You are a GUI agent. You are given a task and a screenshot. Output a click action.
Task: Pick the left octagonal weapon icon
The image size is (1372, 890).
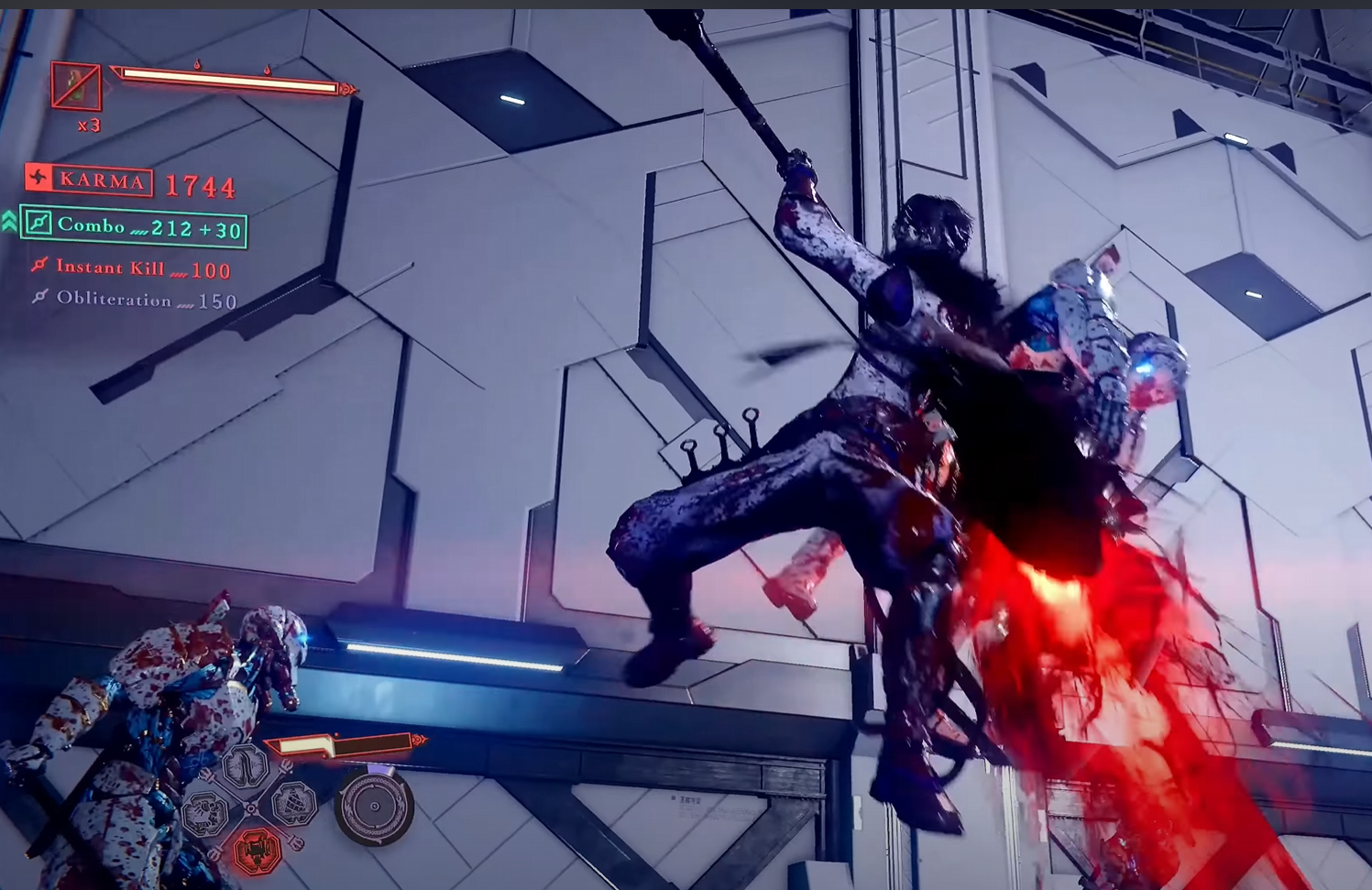[x=205, y=811]
